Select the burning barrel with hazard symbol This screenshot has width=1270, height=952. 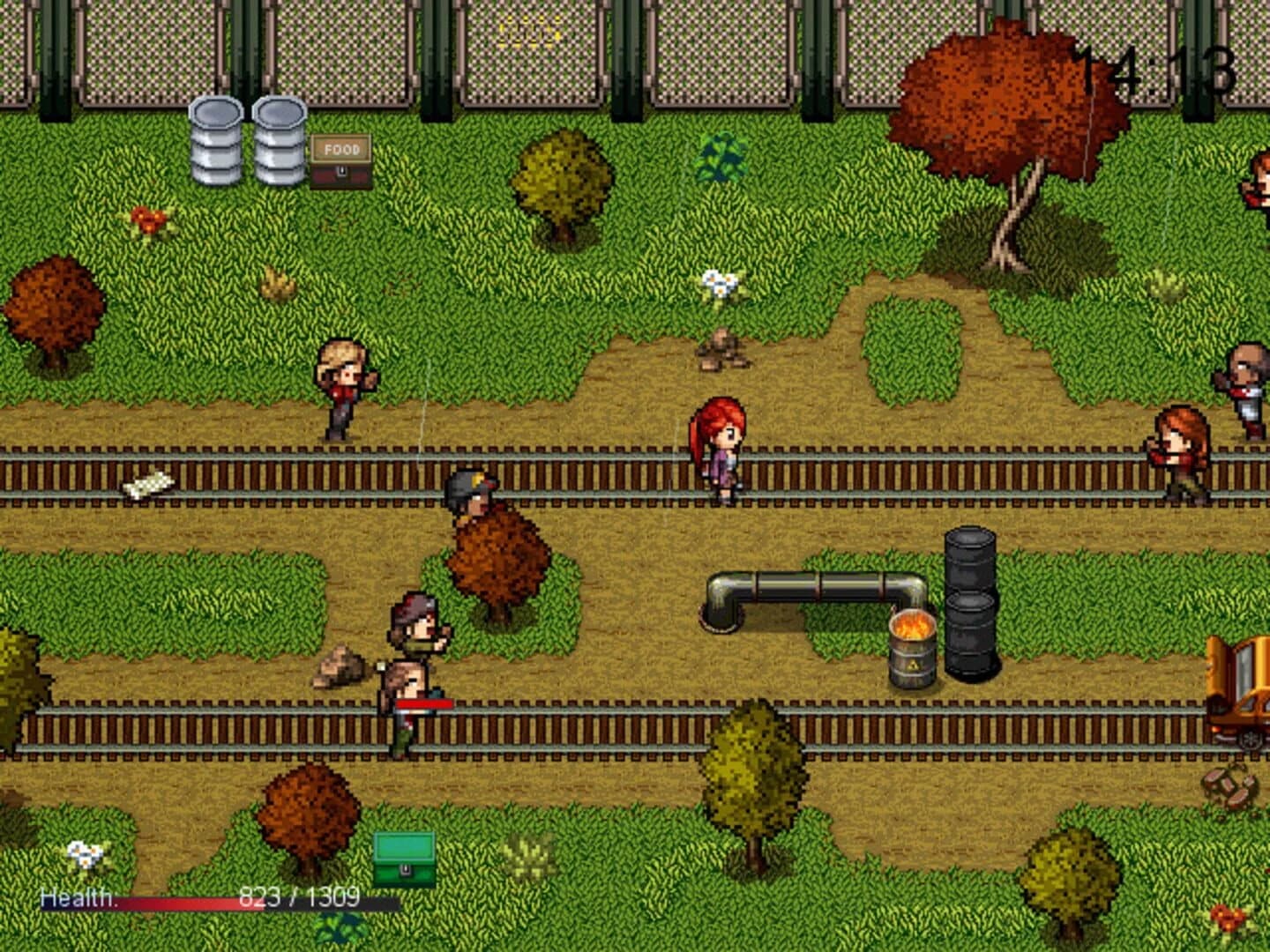915,648
